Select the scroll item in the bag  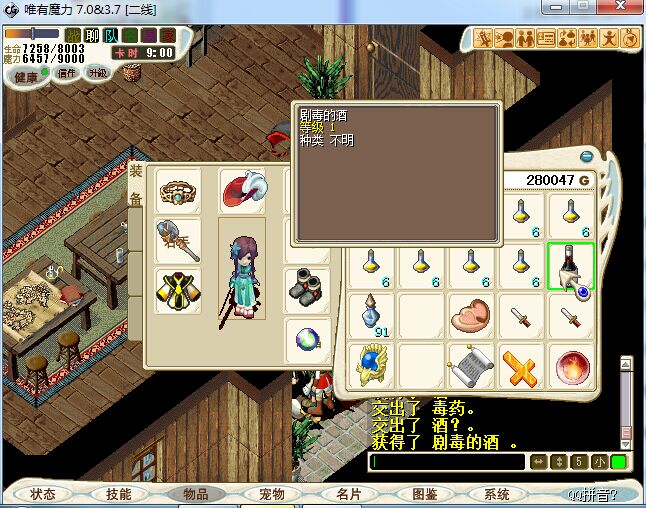[469, 365]
